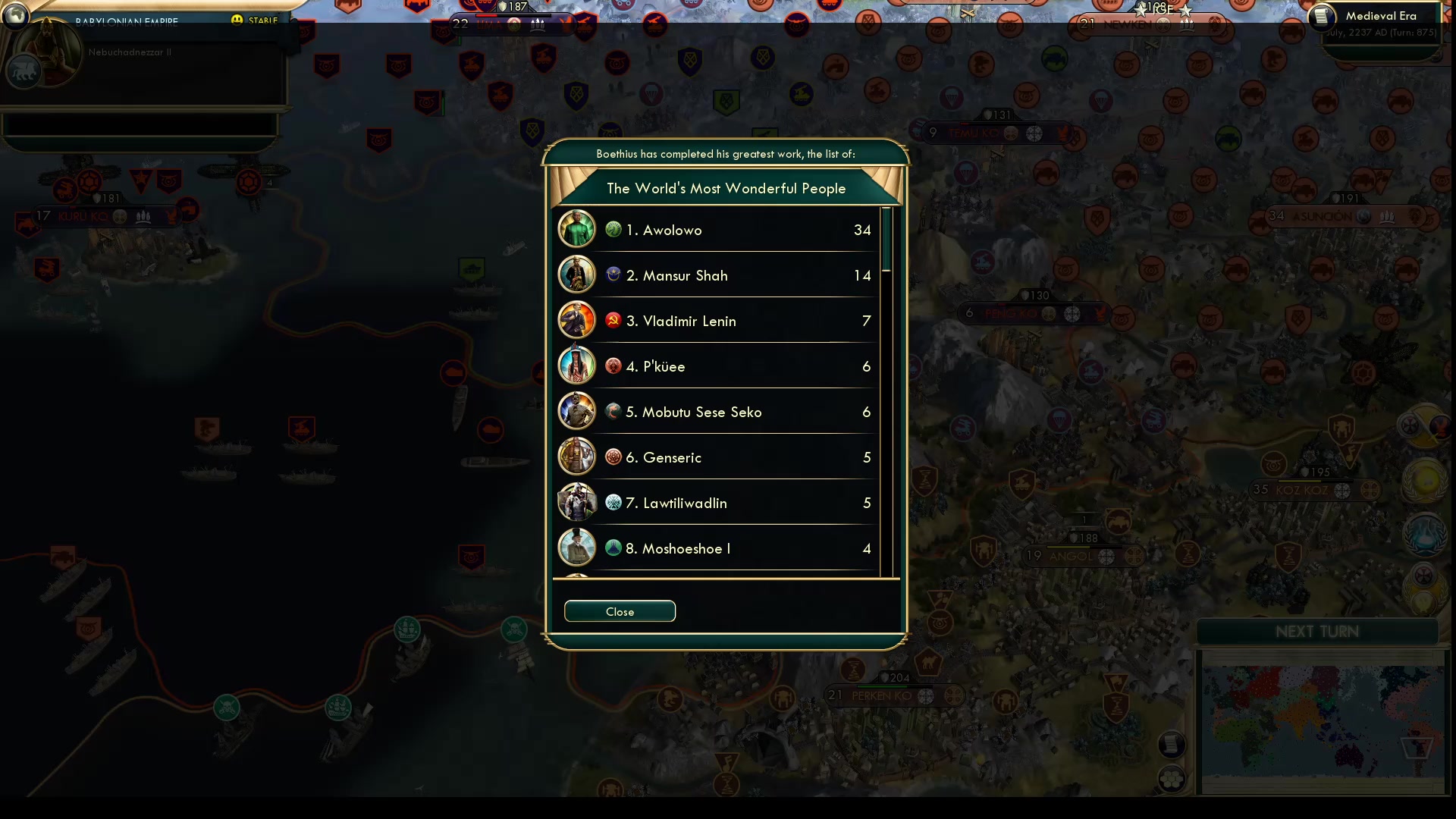Select Mansur Shah's portrait
Screen dimensions: 1456x819
pyautogui.click(x=576, y=275)
